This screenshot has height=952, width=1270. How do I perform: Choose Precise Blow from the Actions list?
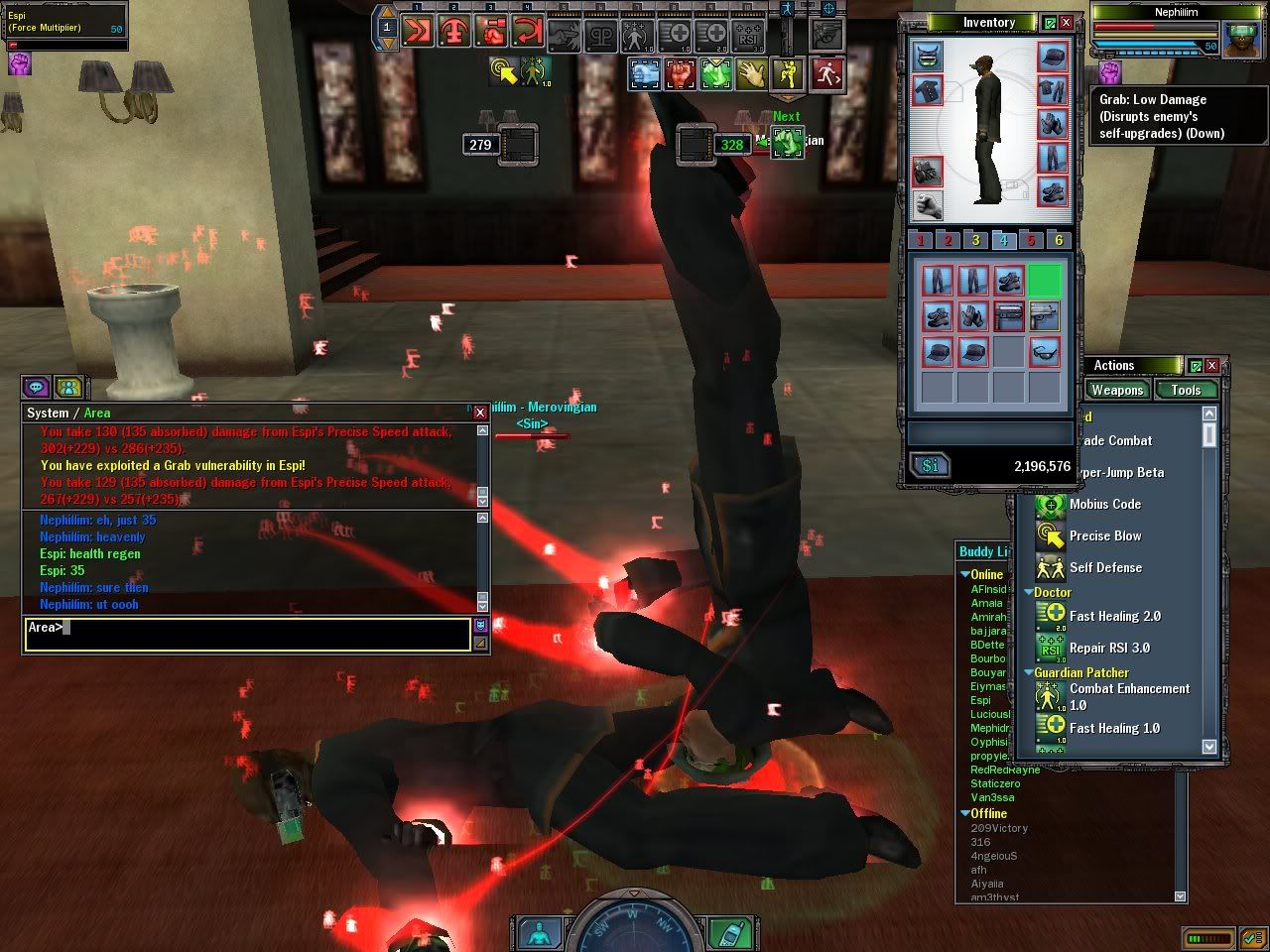point(1104,535)
